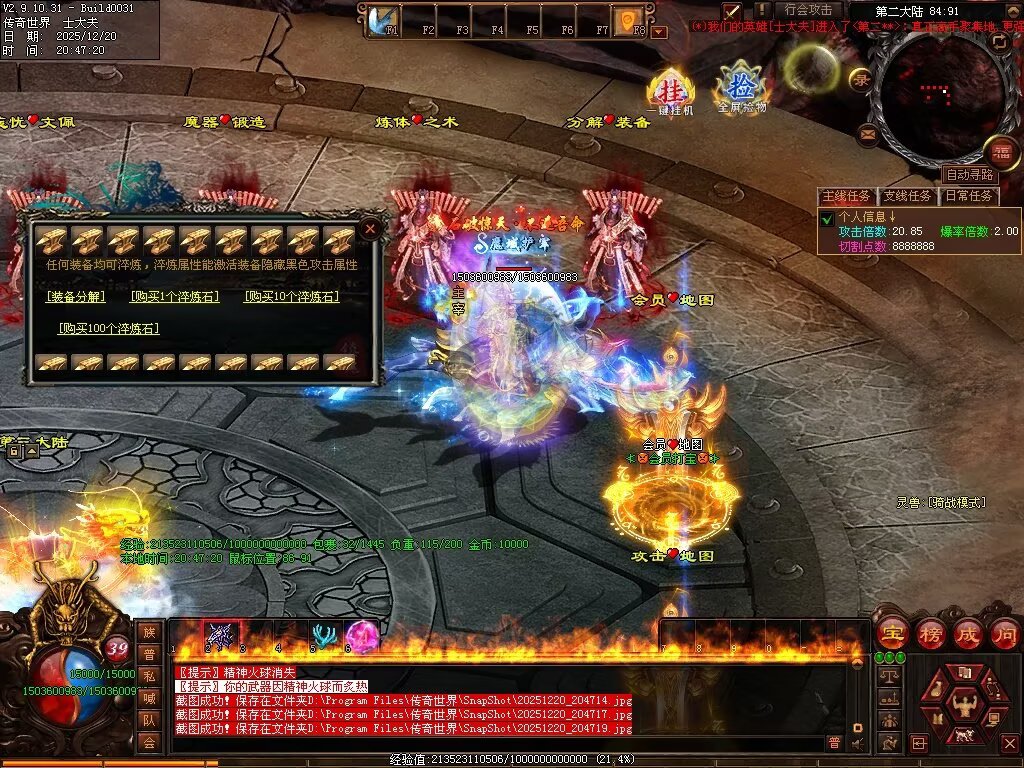Toggle the 个人信息 checkbox

pyautogui.click(x=827, y=219)
